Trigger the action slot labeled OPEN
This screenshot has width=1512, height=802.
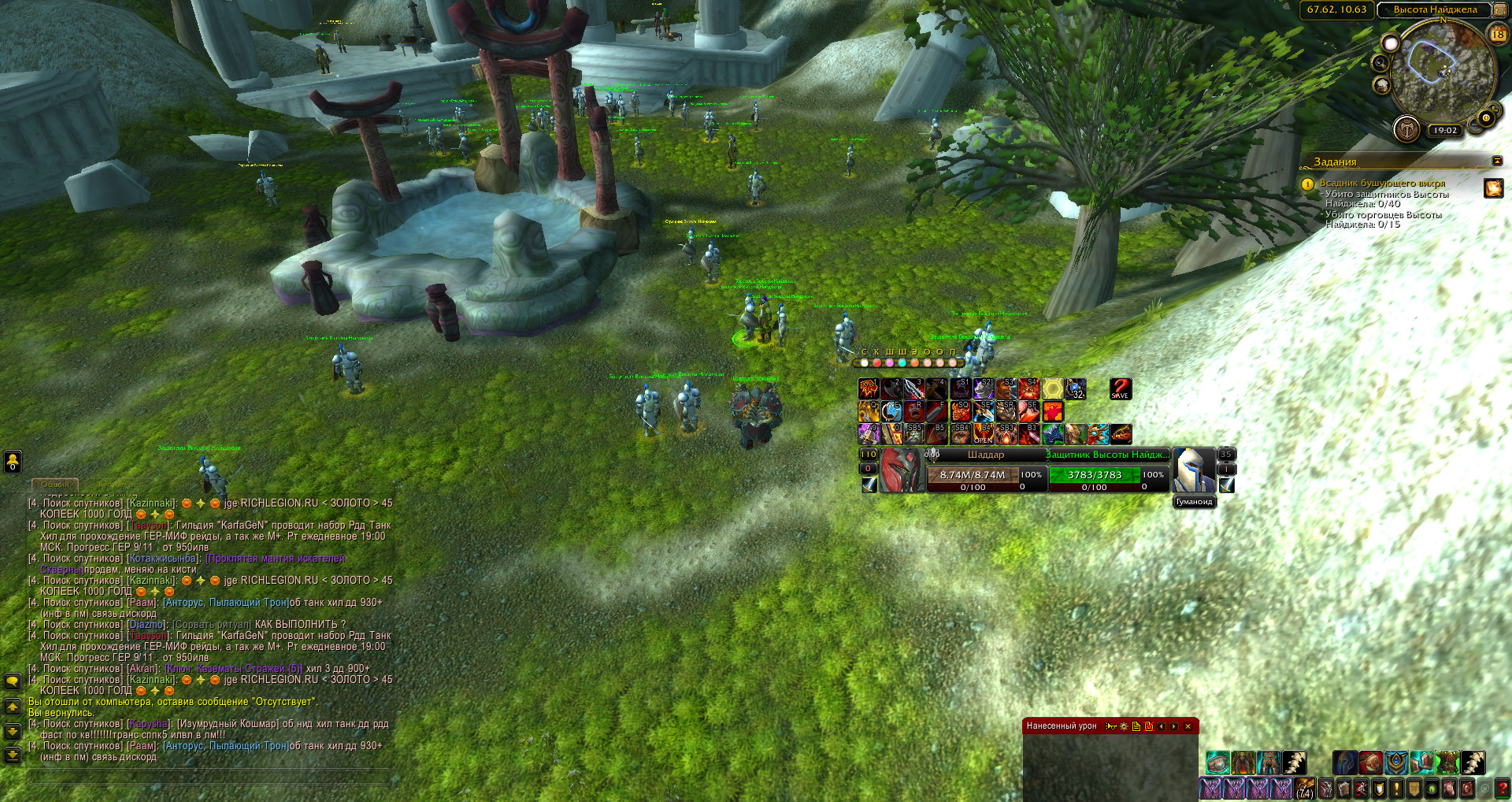click(983, 434)
